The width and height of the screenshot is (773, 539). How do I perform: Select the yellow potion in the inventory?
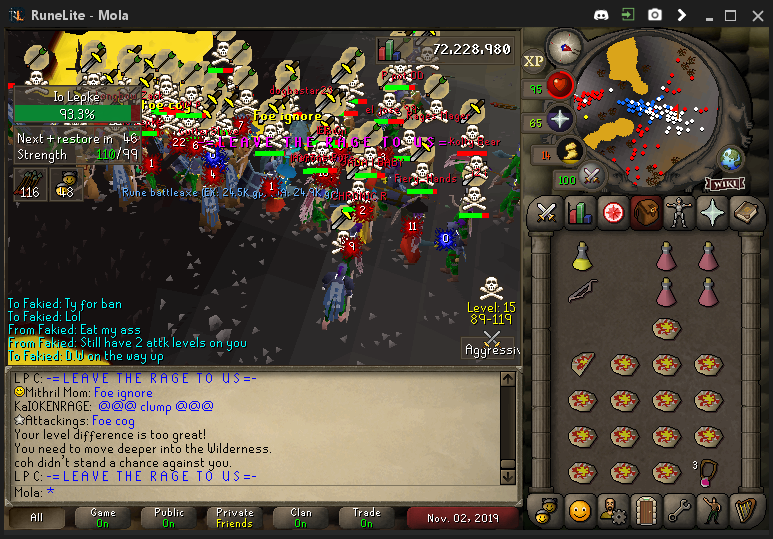pyautogui.click(x=582, y=258)
